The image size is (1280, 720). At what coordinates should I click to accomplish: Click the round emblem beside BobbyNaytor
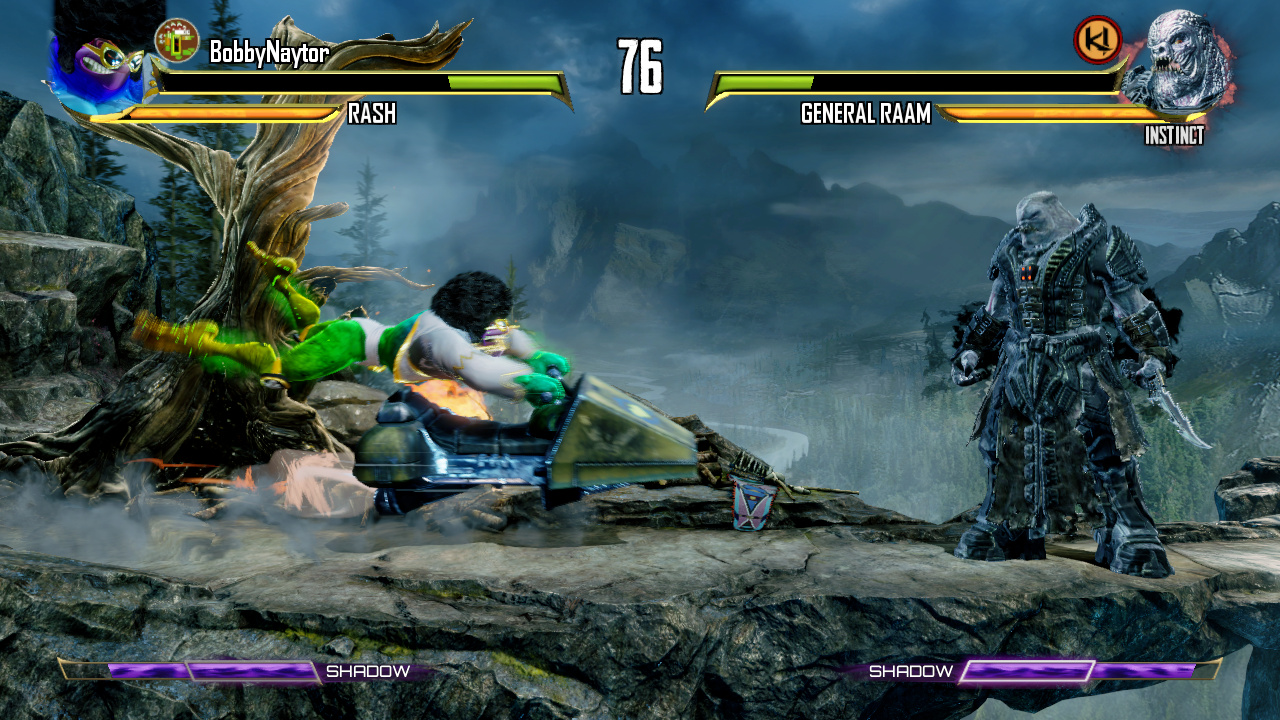click(x=176, y=40)
